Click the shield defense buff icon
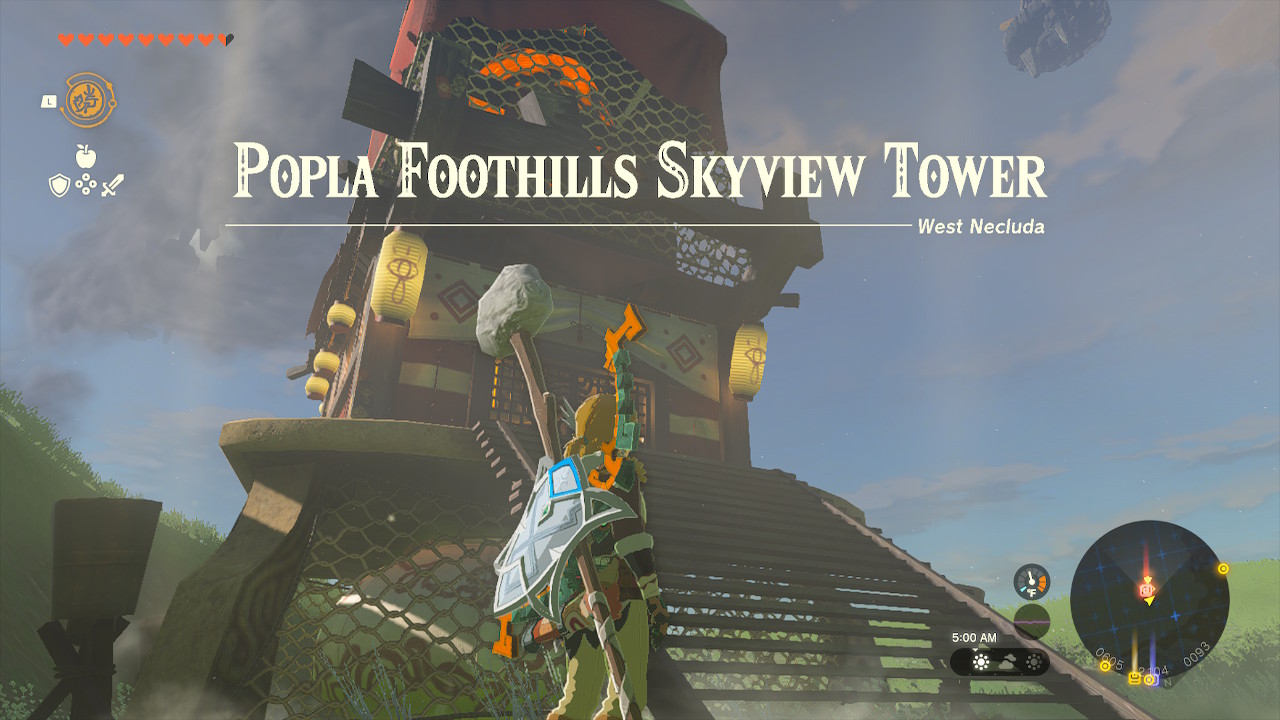The width and height of the screenshot is (1280, 720). coord(59,184)
